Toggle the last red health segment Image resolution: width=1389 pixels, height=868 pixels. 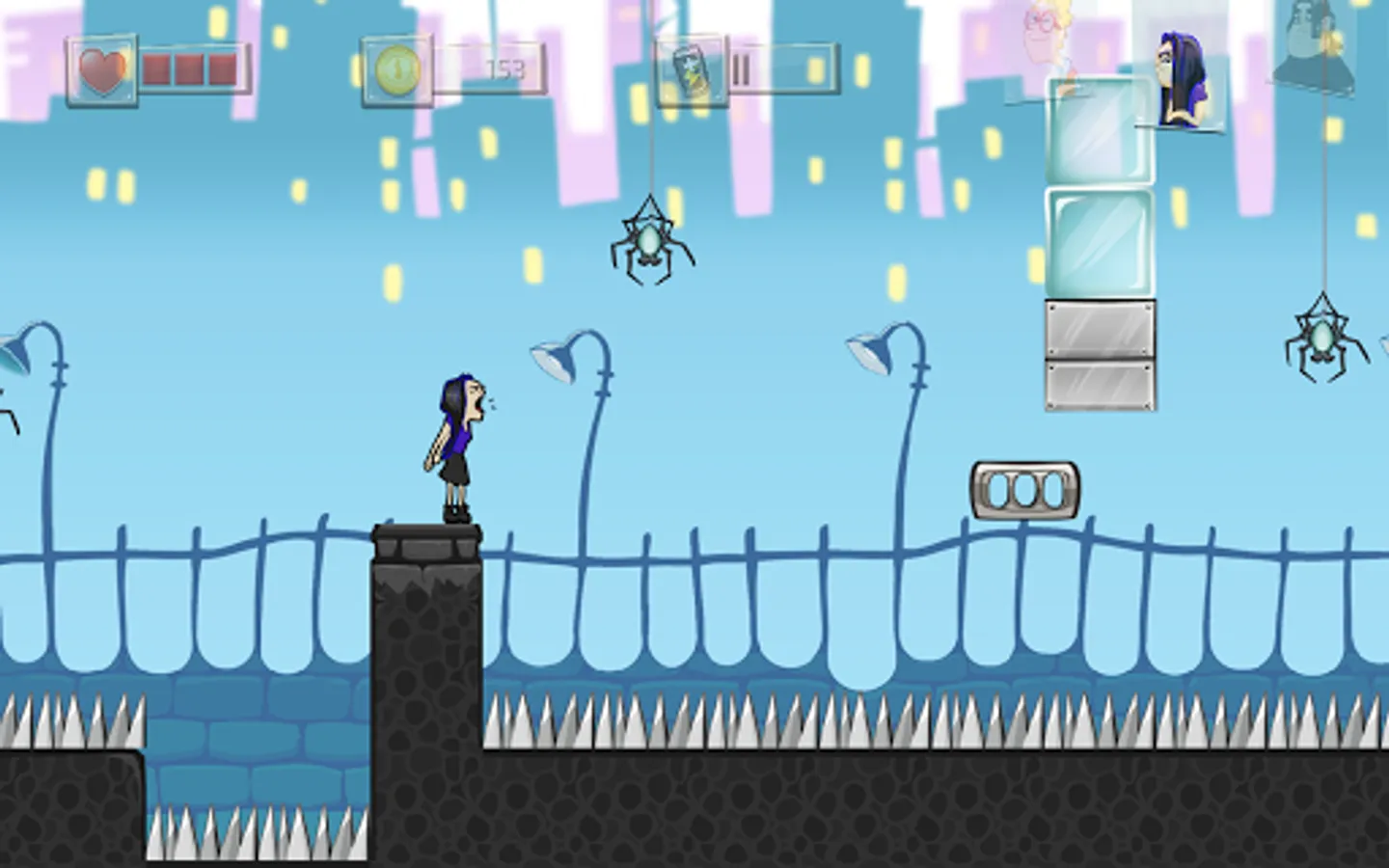coord(222,68)
